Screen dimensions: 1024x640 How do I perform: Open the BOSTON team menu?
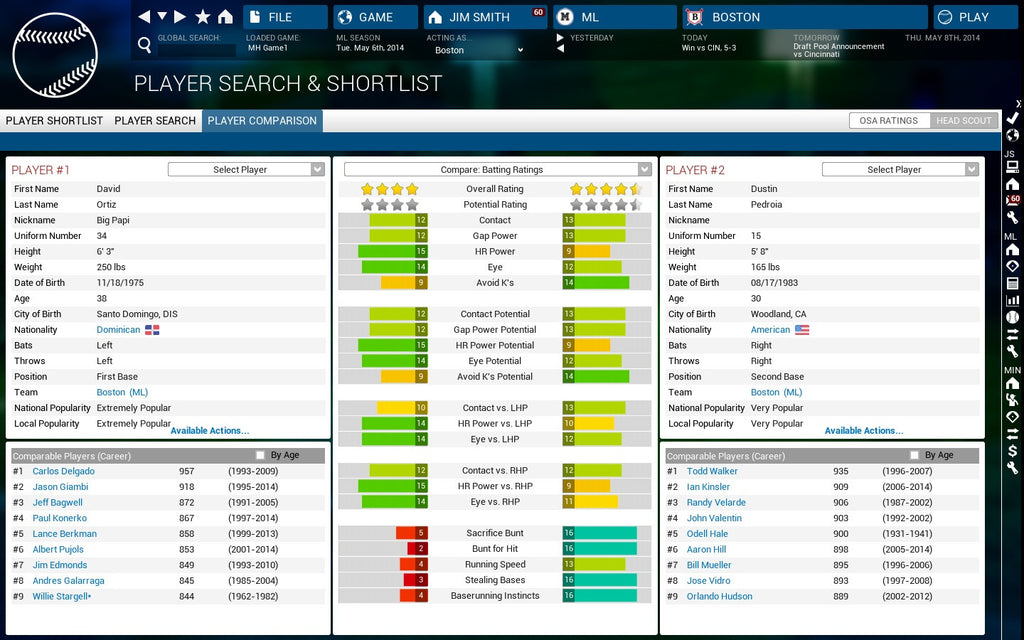805,17
